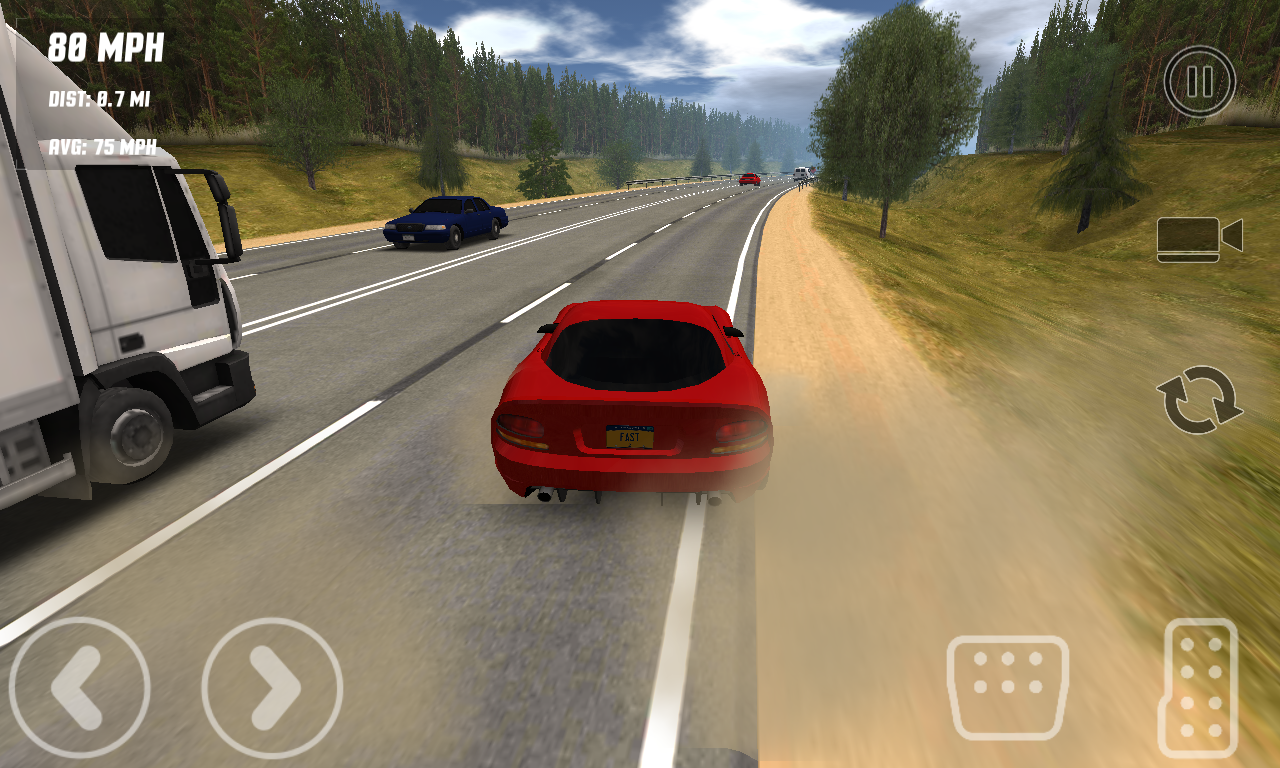Image resolution: width=1280 pixels, height=768 pixels.
Task: Click the AVG: 75 MPH readout
Action: pos(101,146)
